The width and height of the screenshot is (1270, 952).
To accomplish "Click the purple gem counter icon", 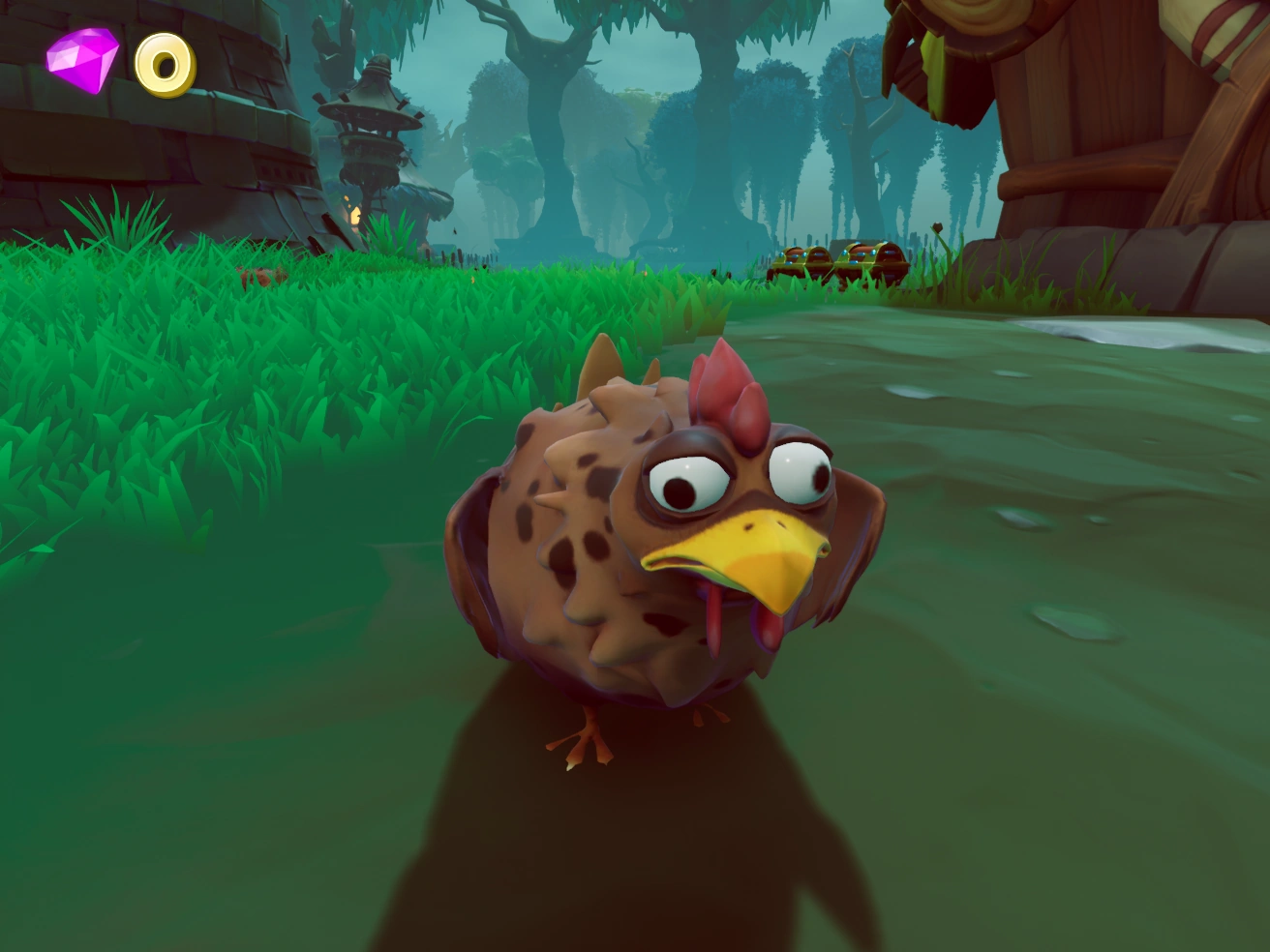I will tap(82, 60).
